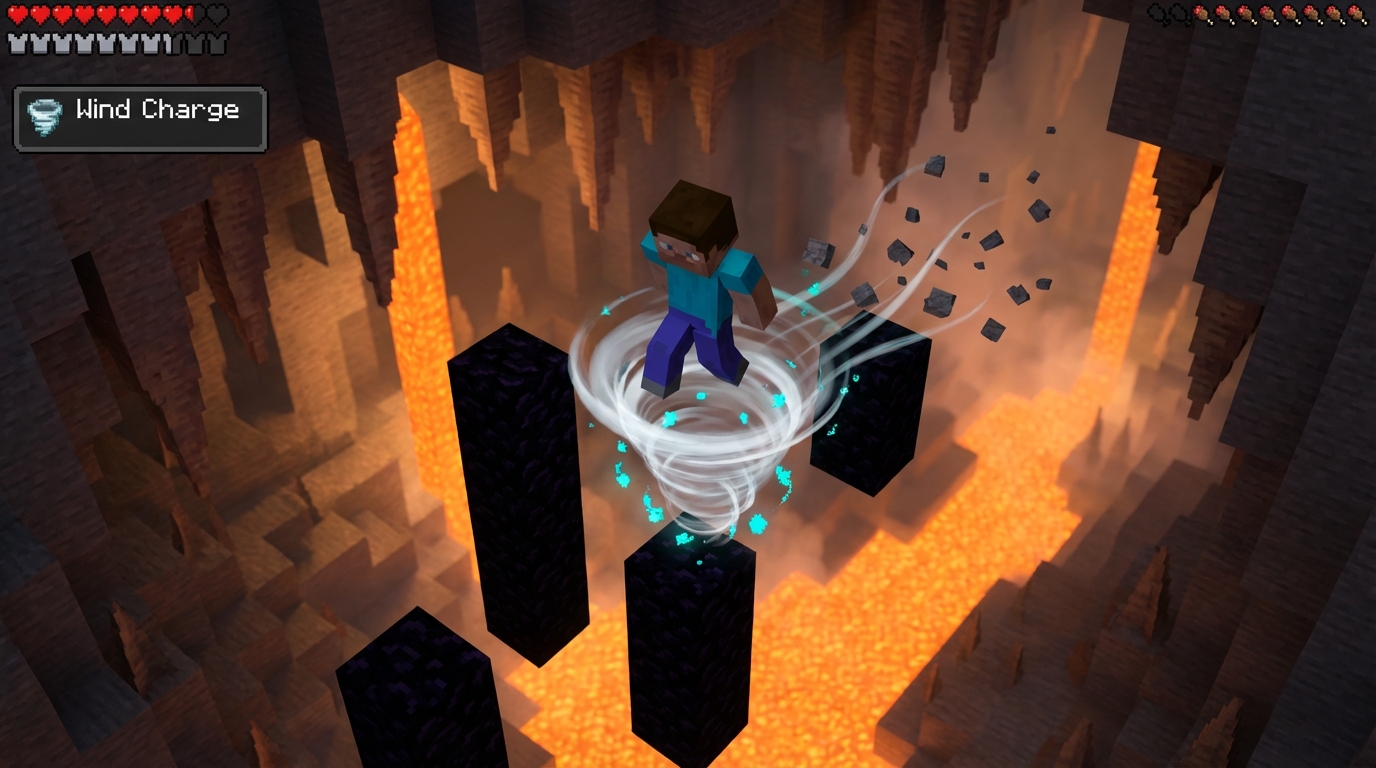
Task: Select the first red heart in the health bar
Action: coord(16,13)
